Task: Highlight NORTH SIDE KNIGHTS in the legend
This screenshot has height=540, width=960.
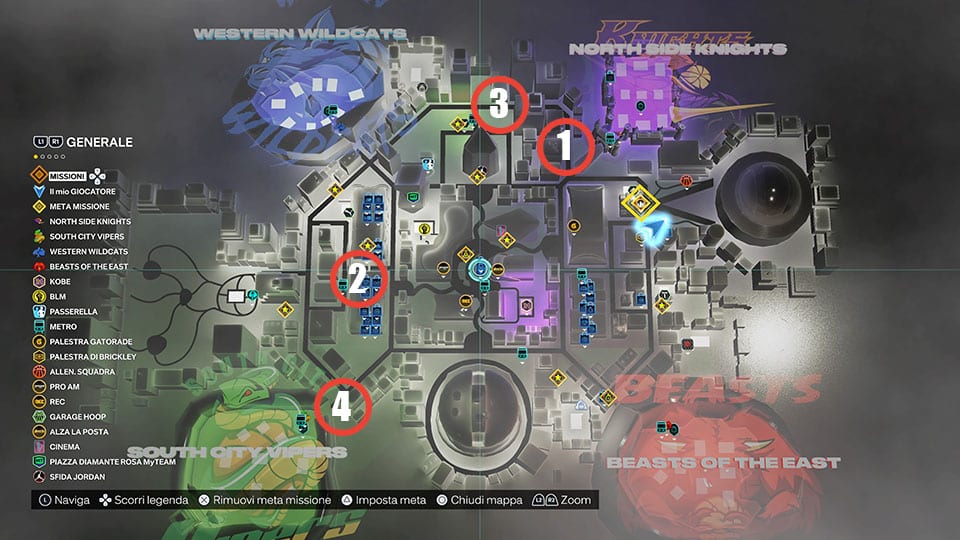Action: pyautogui.click(x=89, y=221)
